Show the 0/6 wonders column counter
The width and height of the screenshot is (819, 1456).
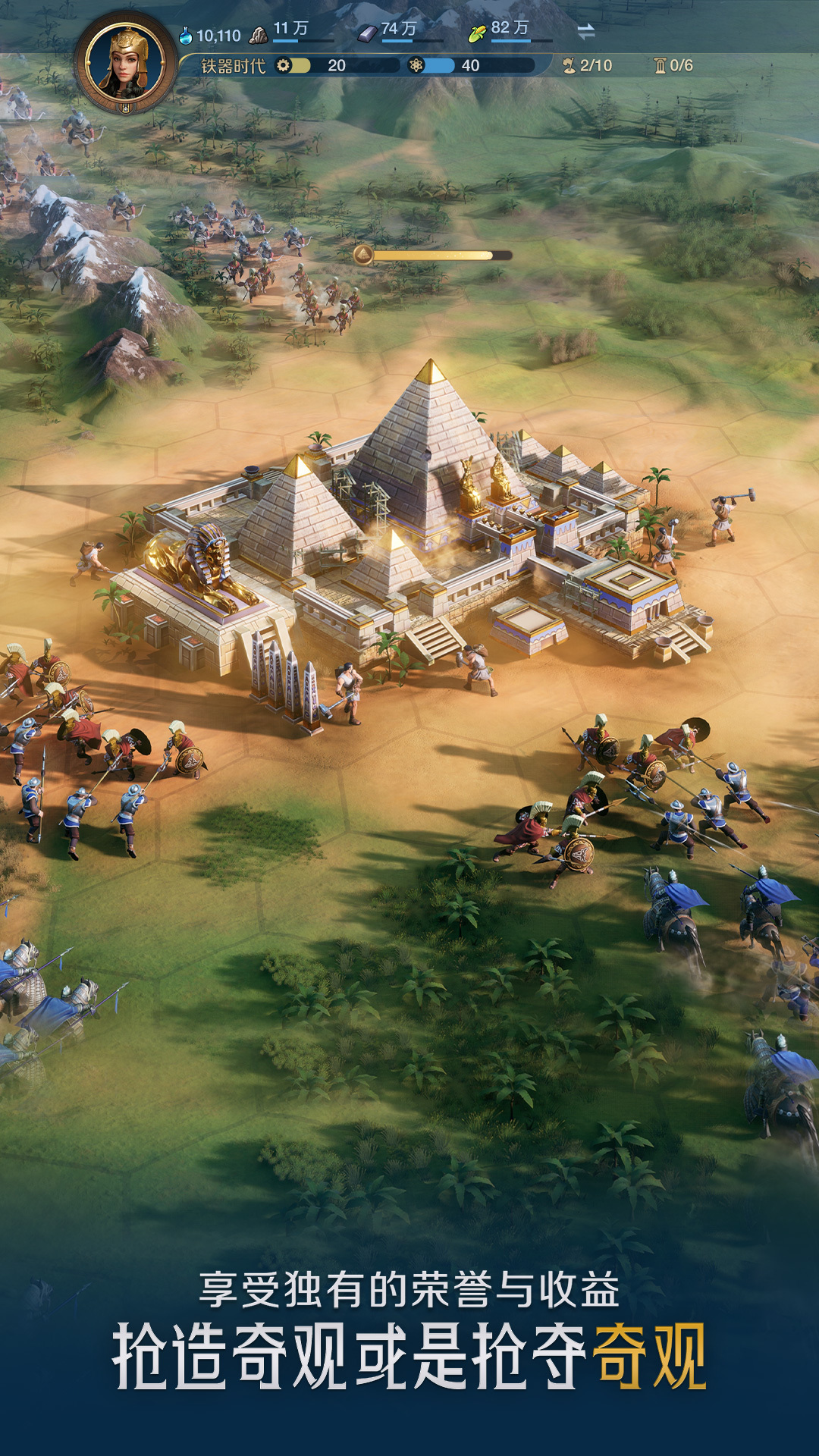tap(673, 66)
